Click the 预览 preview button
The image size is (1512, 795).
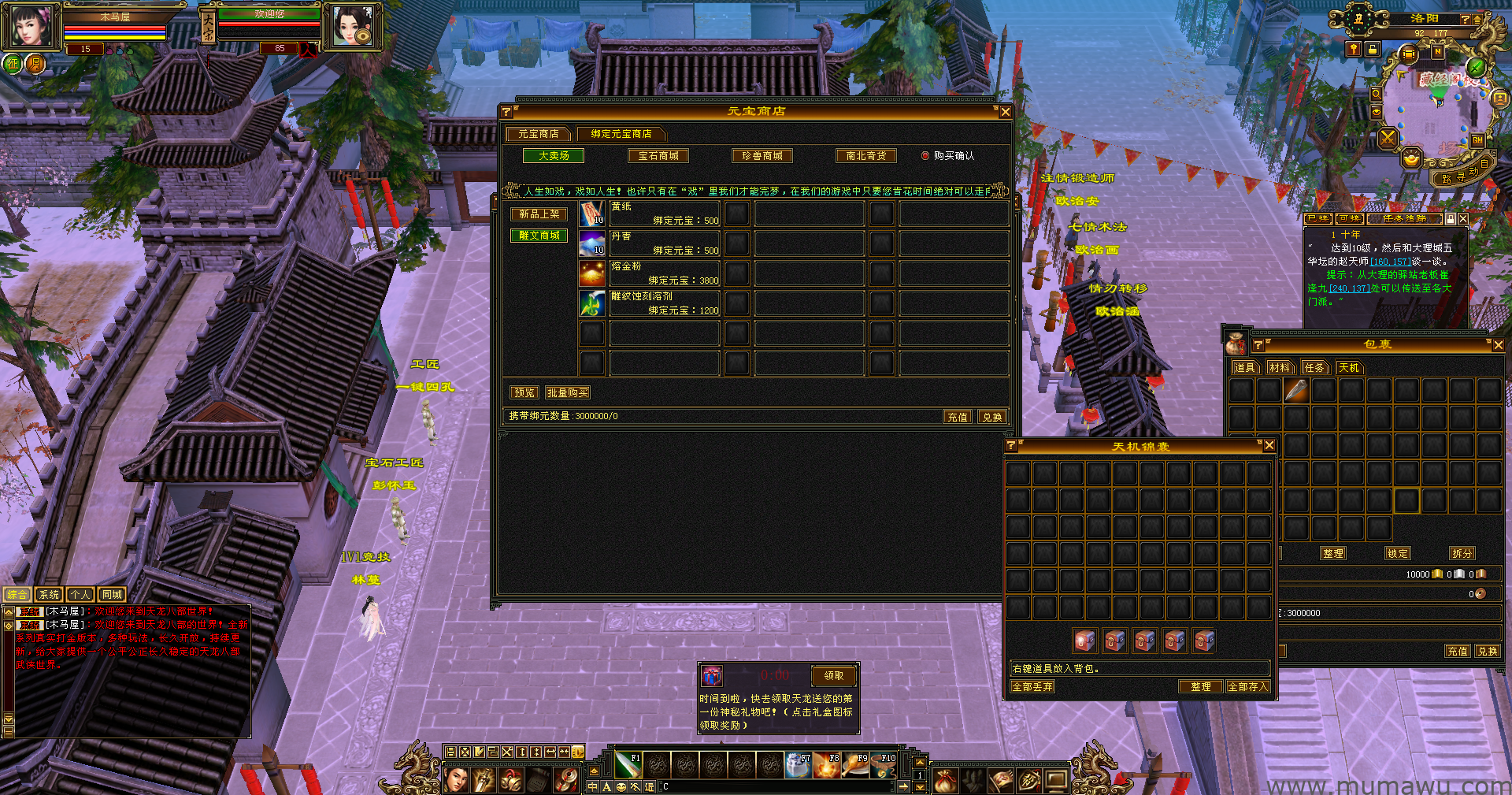tap(524, 392)
